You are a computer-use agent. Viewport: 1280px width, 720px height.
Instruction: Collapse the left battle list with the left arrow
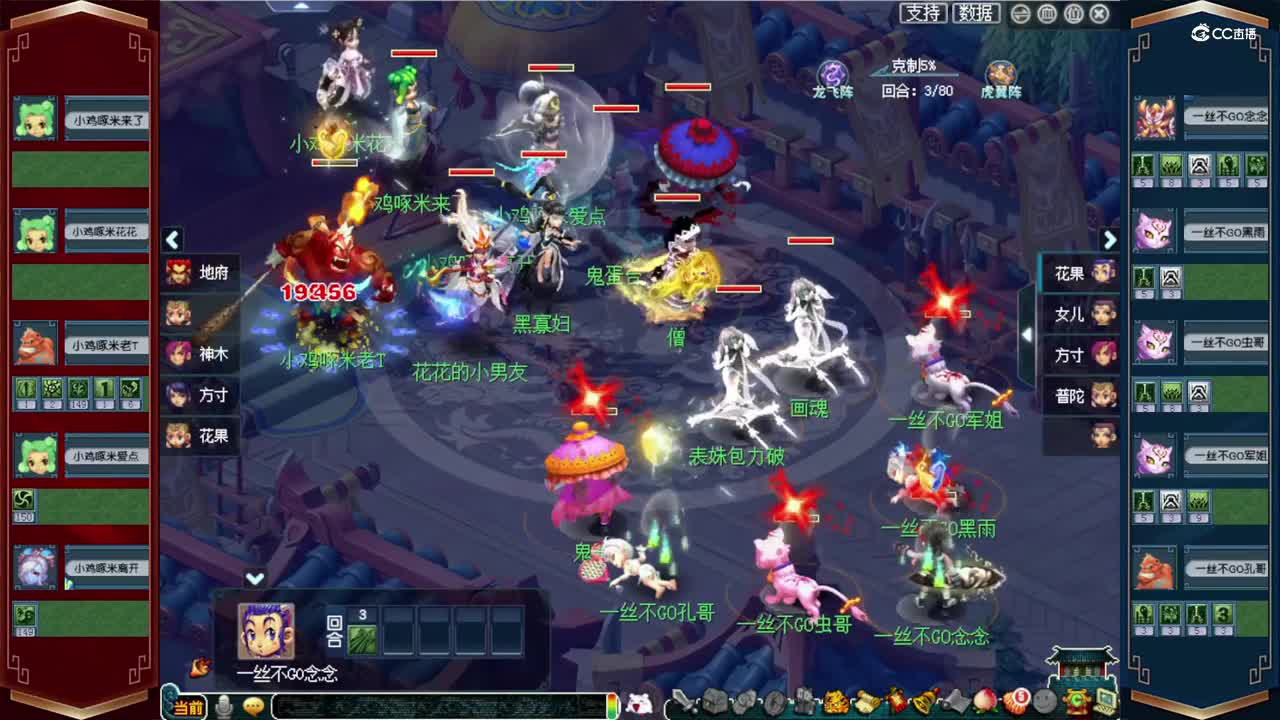173,241
